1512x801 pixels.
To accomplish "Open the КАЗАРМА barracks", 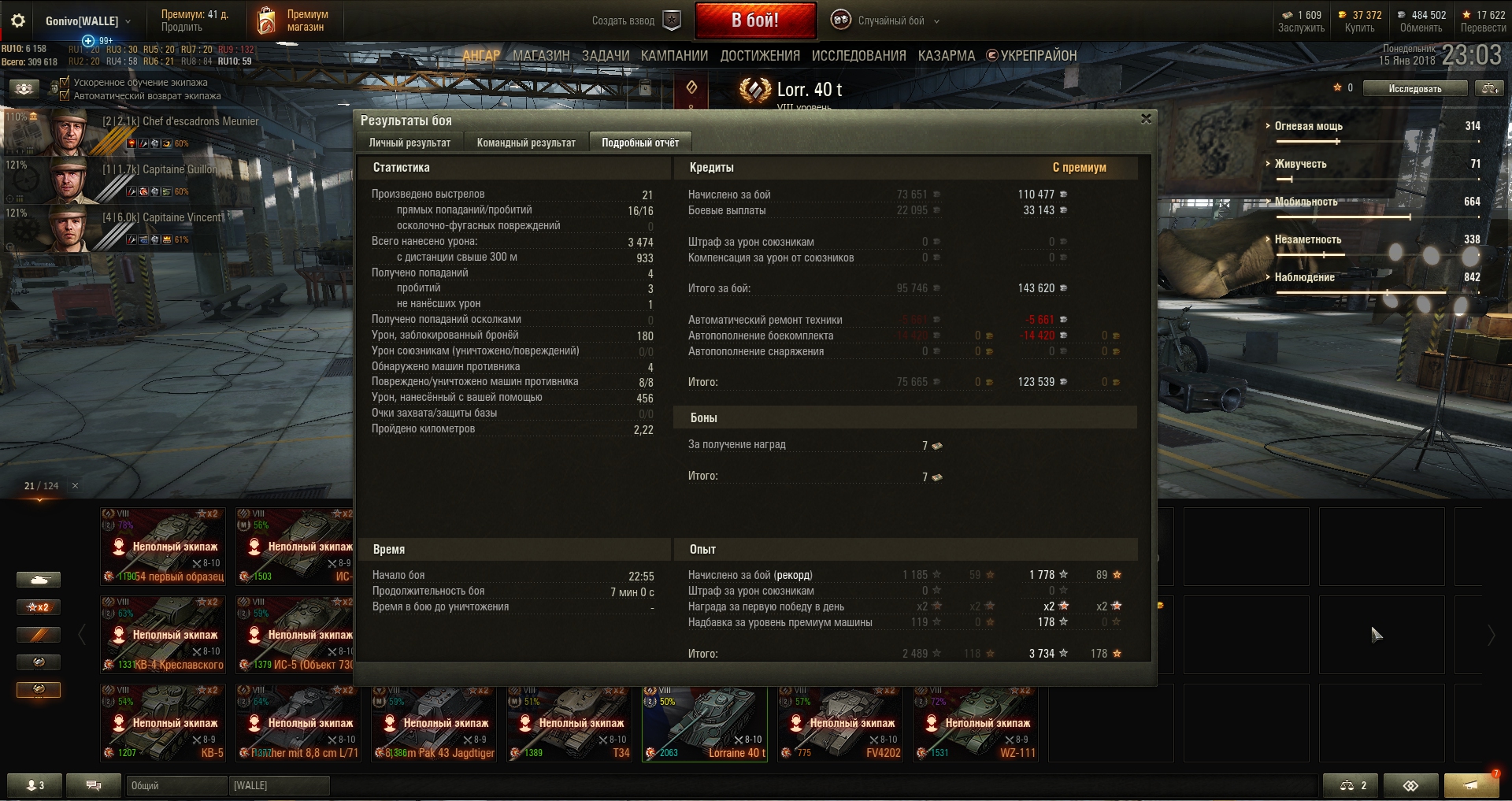I will (946, 56).
